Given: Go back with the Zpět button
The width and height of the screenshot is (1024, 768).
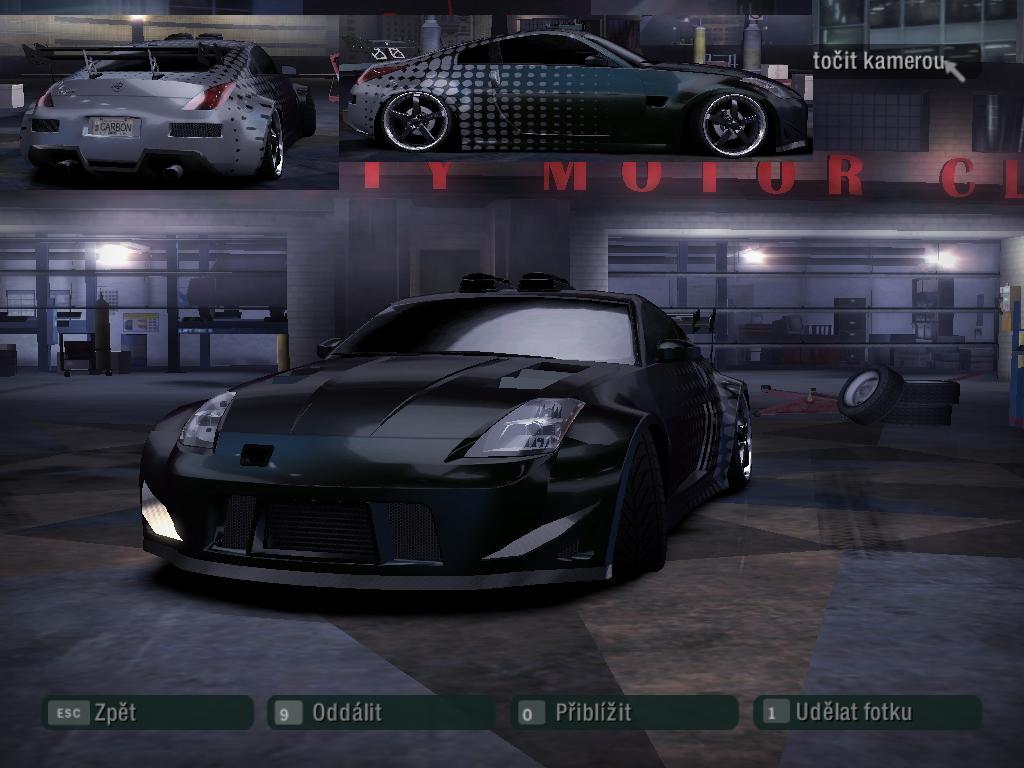Looking at the screenshot, I should tap(146, 713).
